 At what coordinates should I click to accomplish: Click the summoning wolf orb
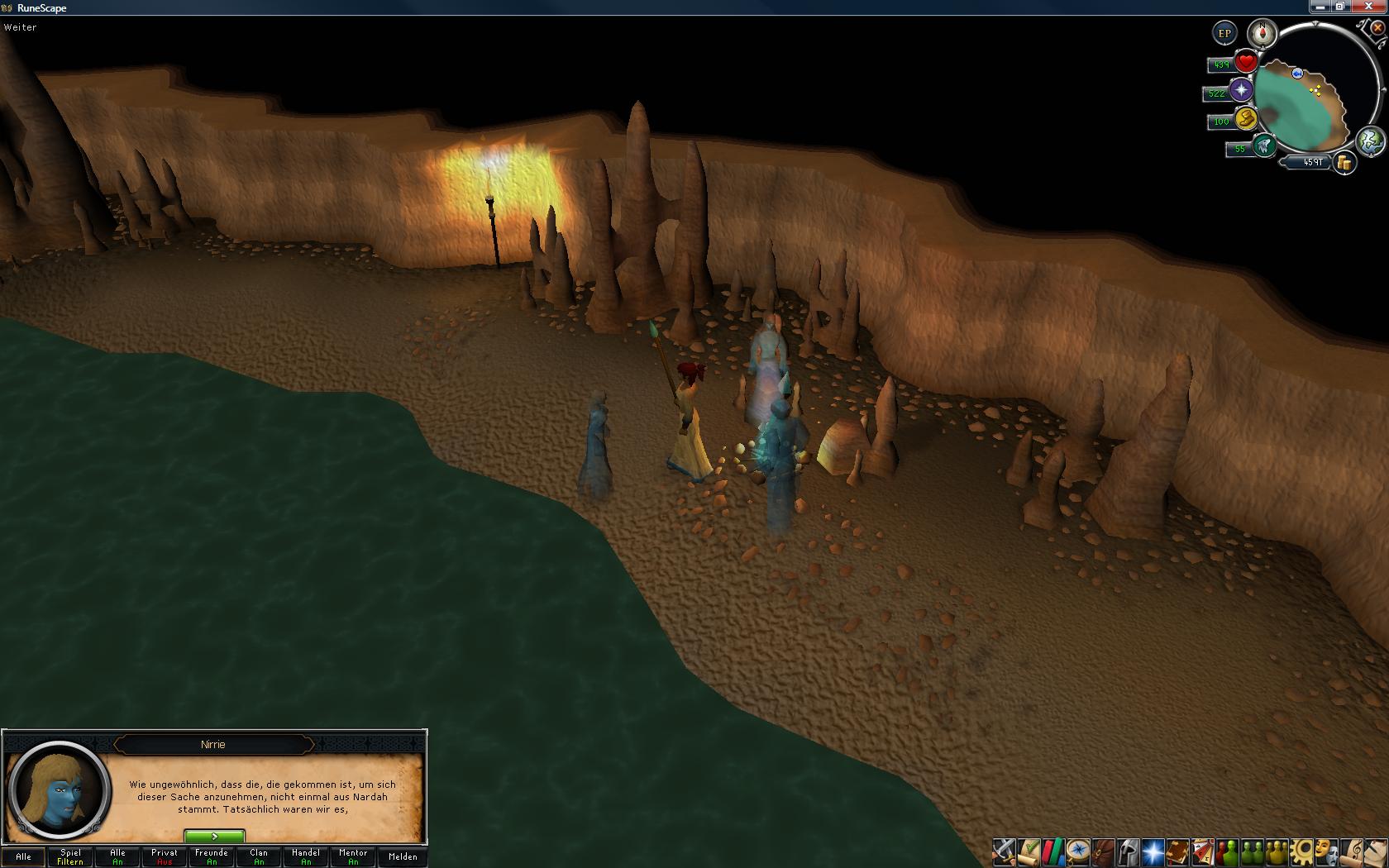1263,146
